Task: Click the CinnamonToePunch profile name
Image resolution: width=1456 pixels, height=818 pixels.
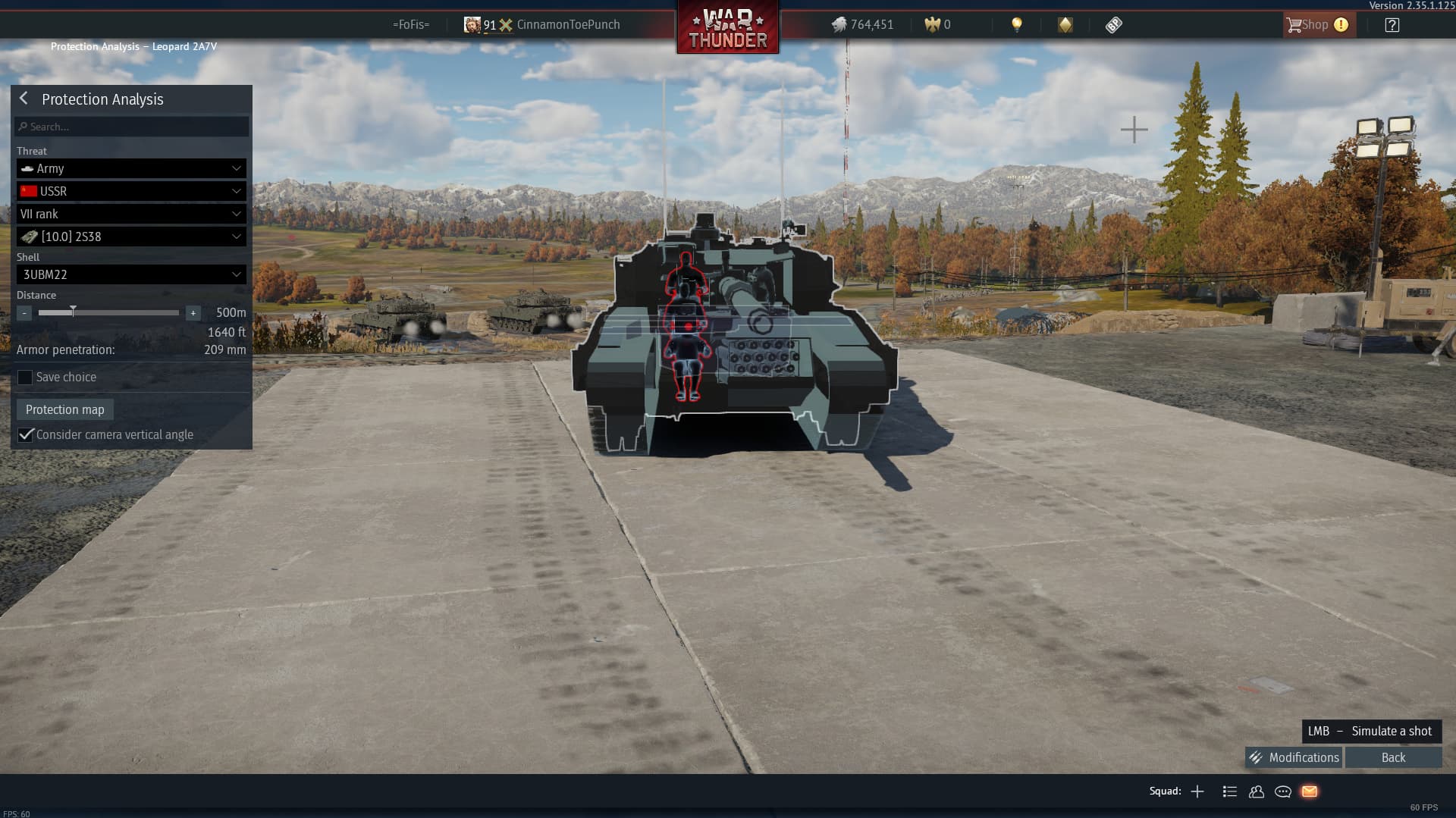Action: (x=568, y=24)
